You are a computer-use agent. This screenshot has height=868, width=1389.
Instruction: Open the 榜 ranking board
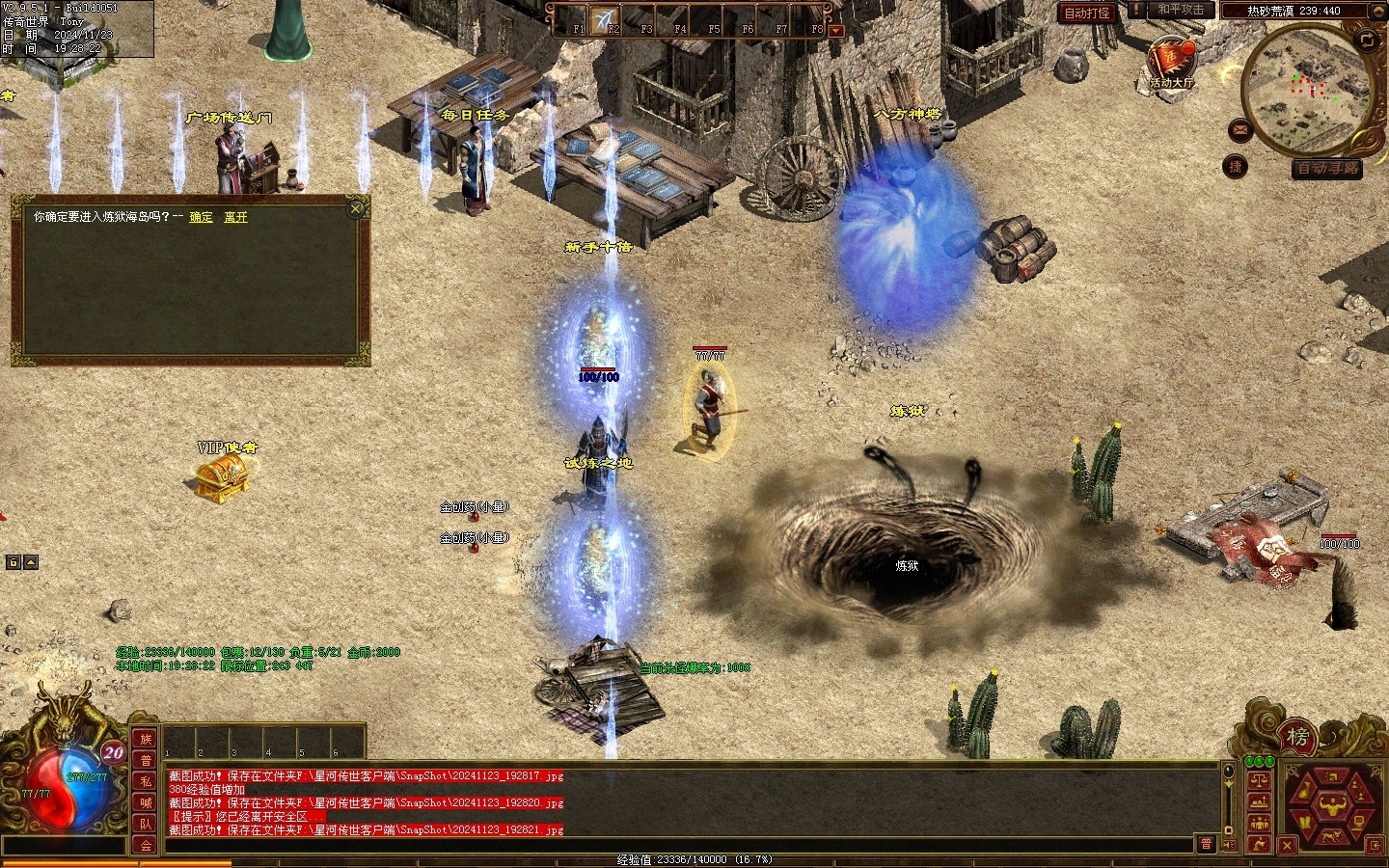[1297, 738]
